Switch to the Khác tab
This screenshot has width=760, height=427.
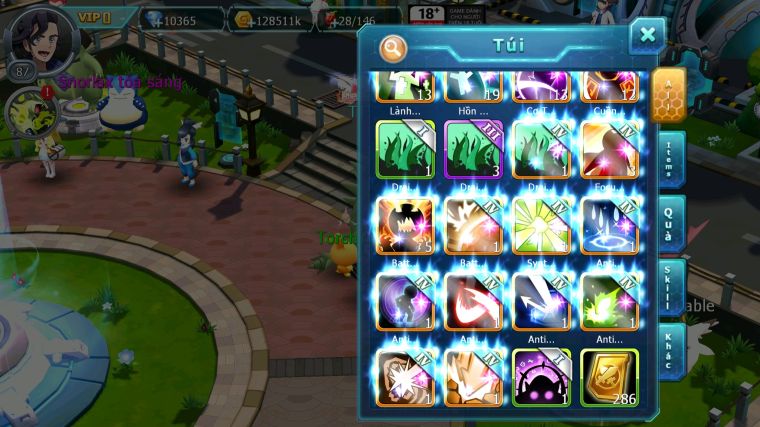pos(671,349)
